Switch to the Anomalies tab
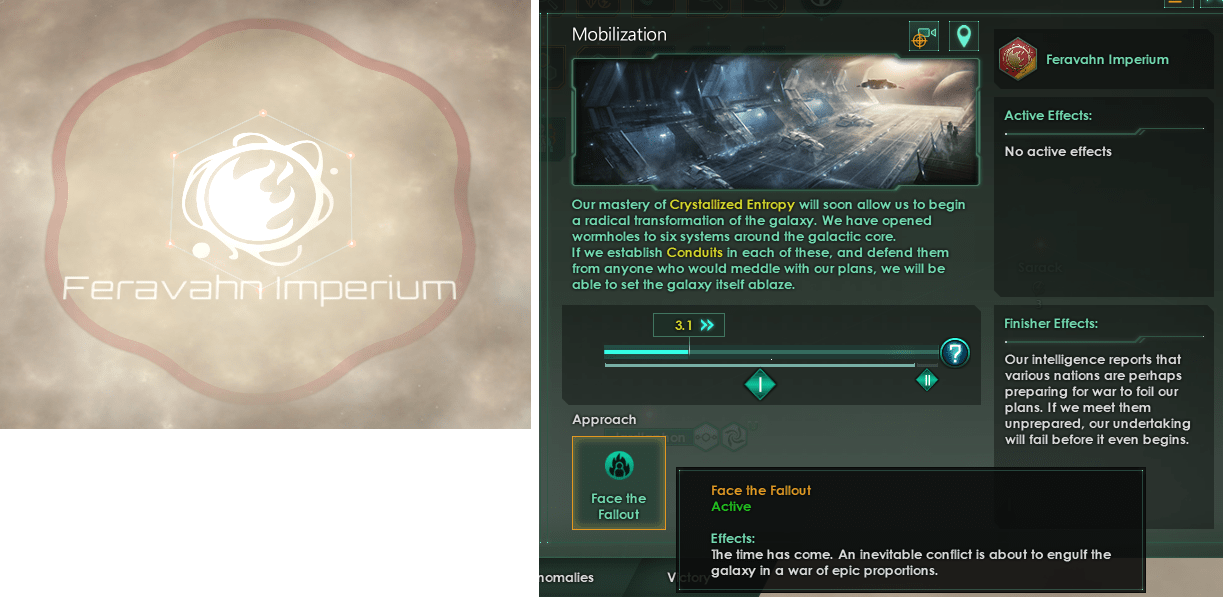The width and height of the screenshot is (1223, 597). coord(566,577)
